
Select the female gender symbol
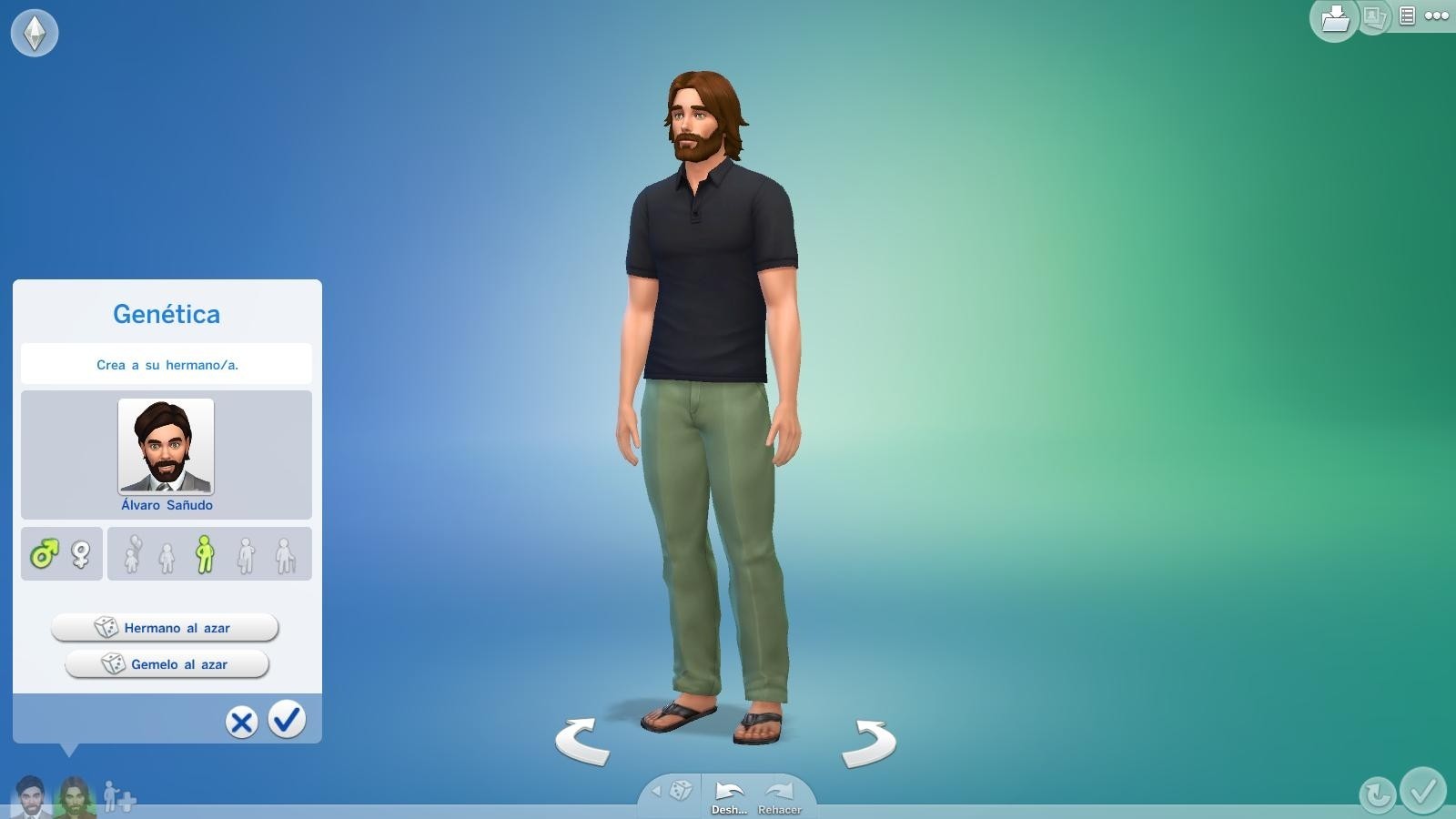tap(80, 552)
